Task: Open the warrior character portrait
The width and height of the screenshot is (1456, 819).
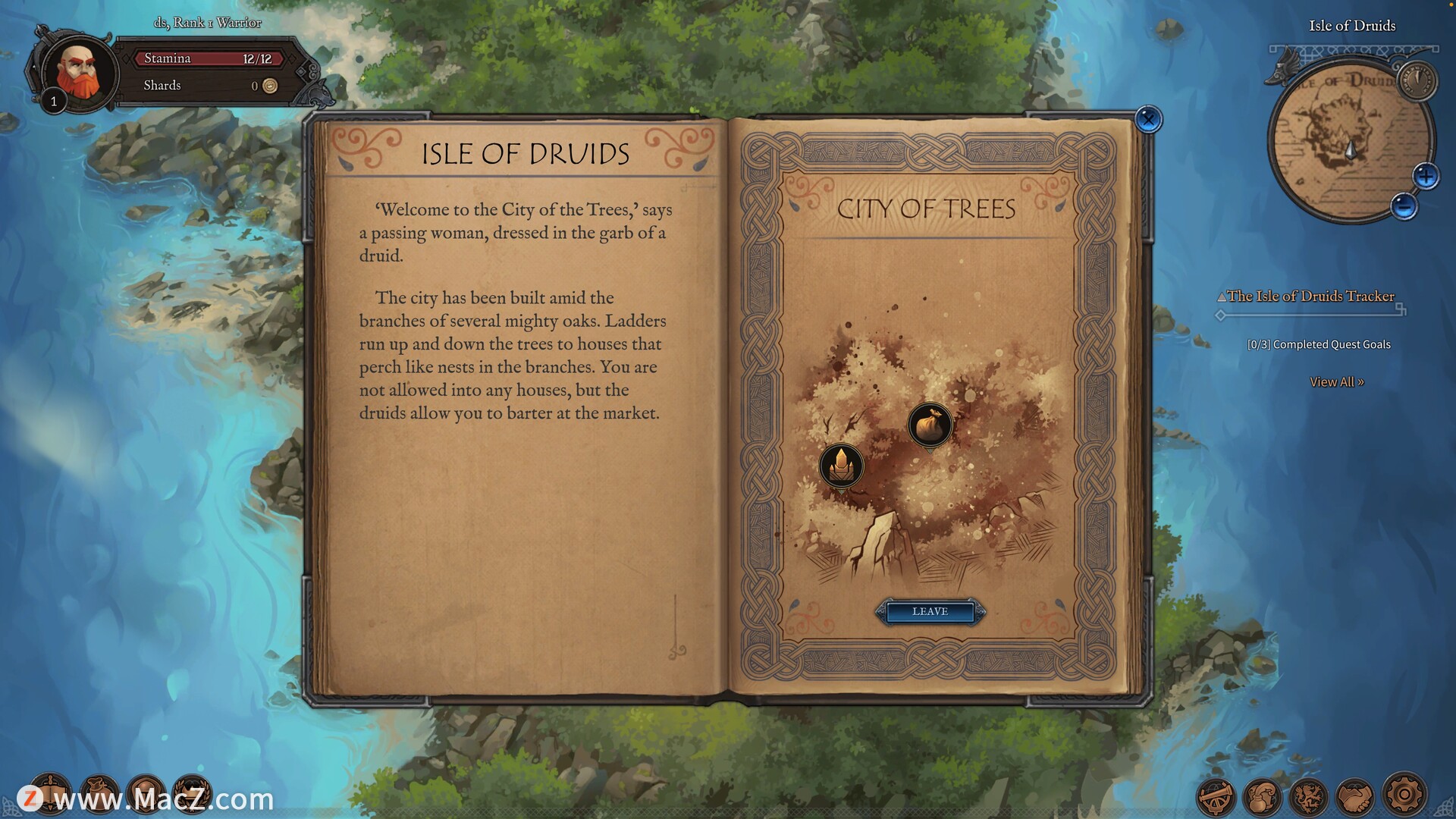Action: [78, 73]
